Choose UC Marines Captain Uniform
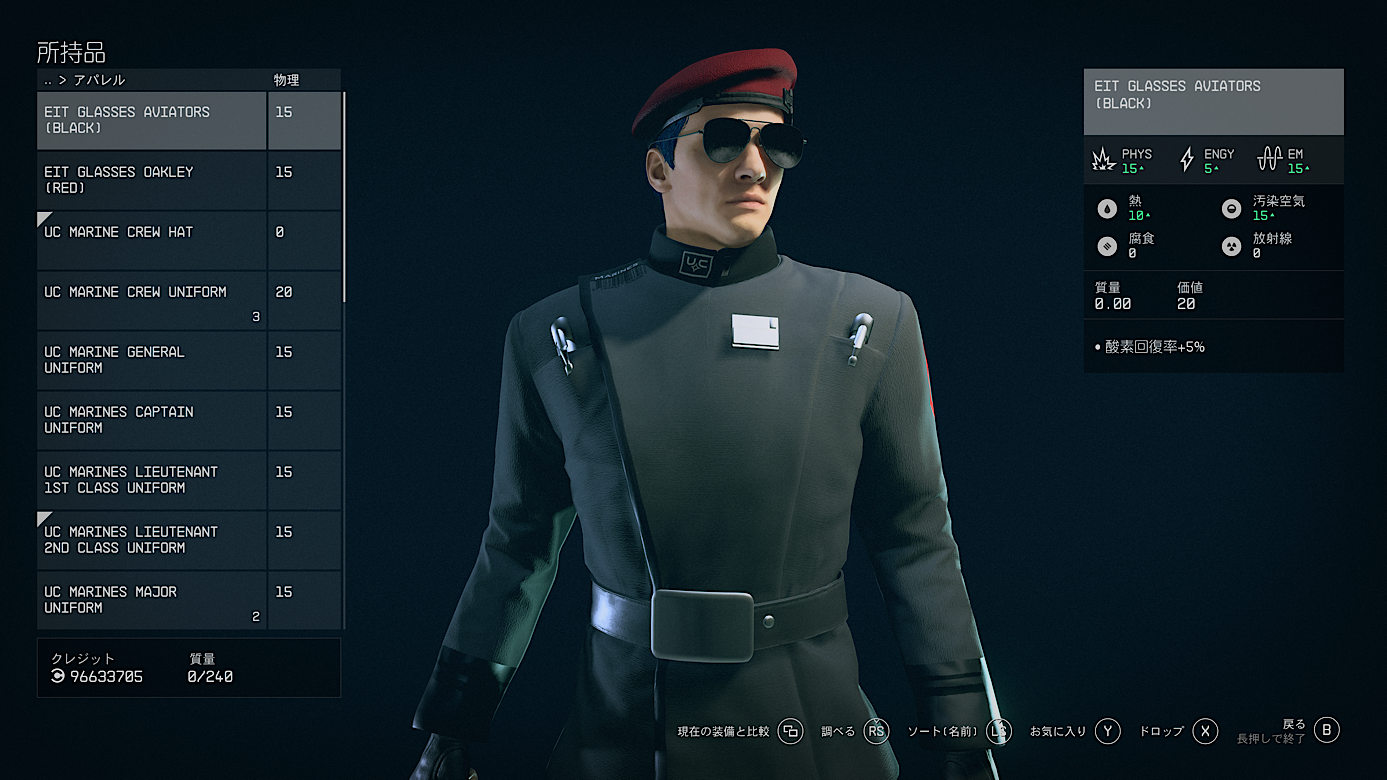Screen dimensions: 1387x780 (x=152, y=420)
